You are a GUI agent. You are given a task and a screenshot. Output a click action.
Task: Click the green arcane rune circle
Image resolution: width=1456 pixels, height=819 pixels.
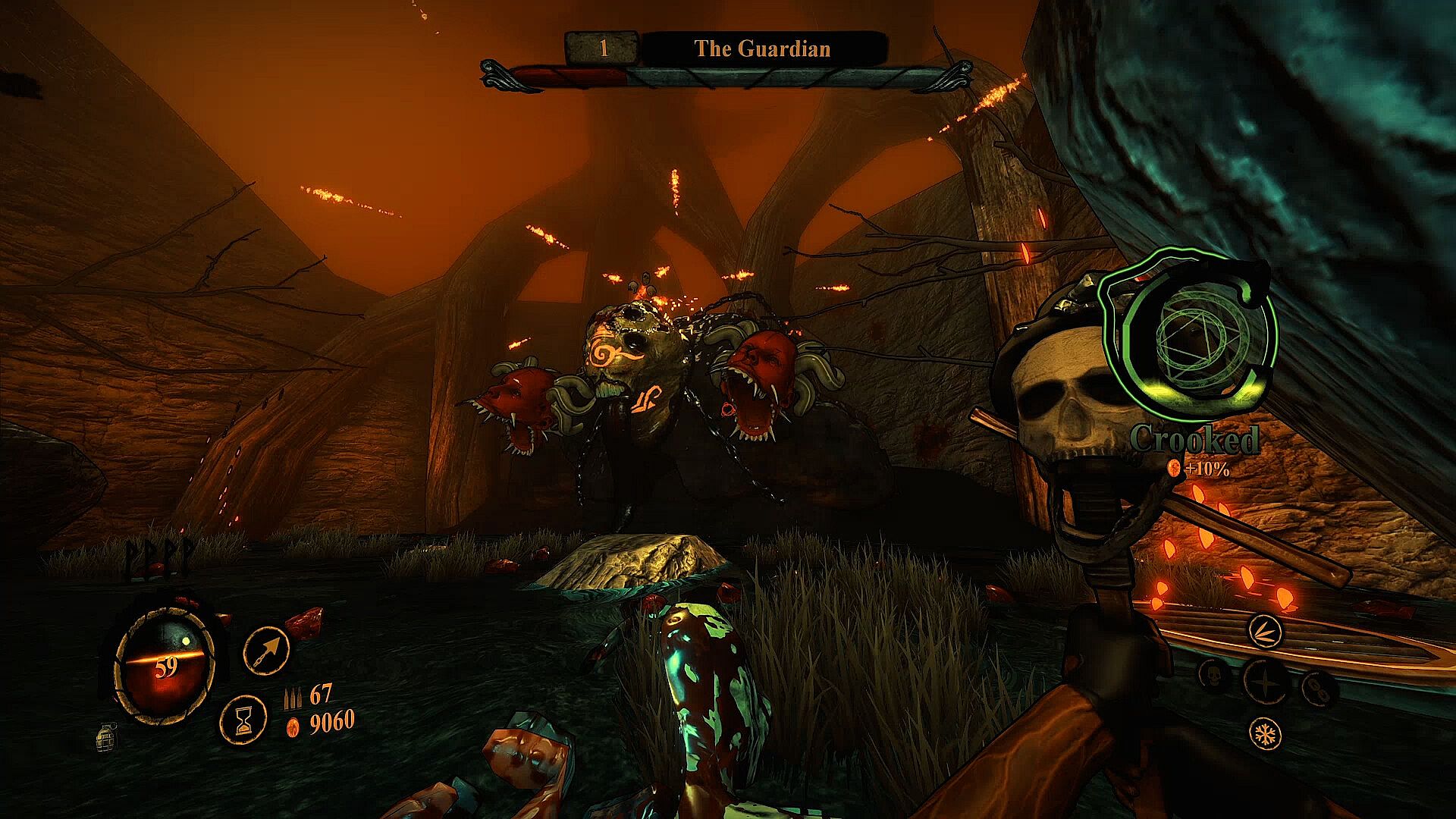coord(1191,339)
